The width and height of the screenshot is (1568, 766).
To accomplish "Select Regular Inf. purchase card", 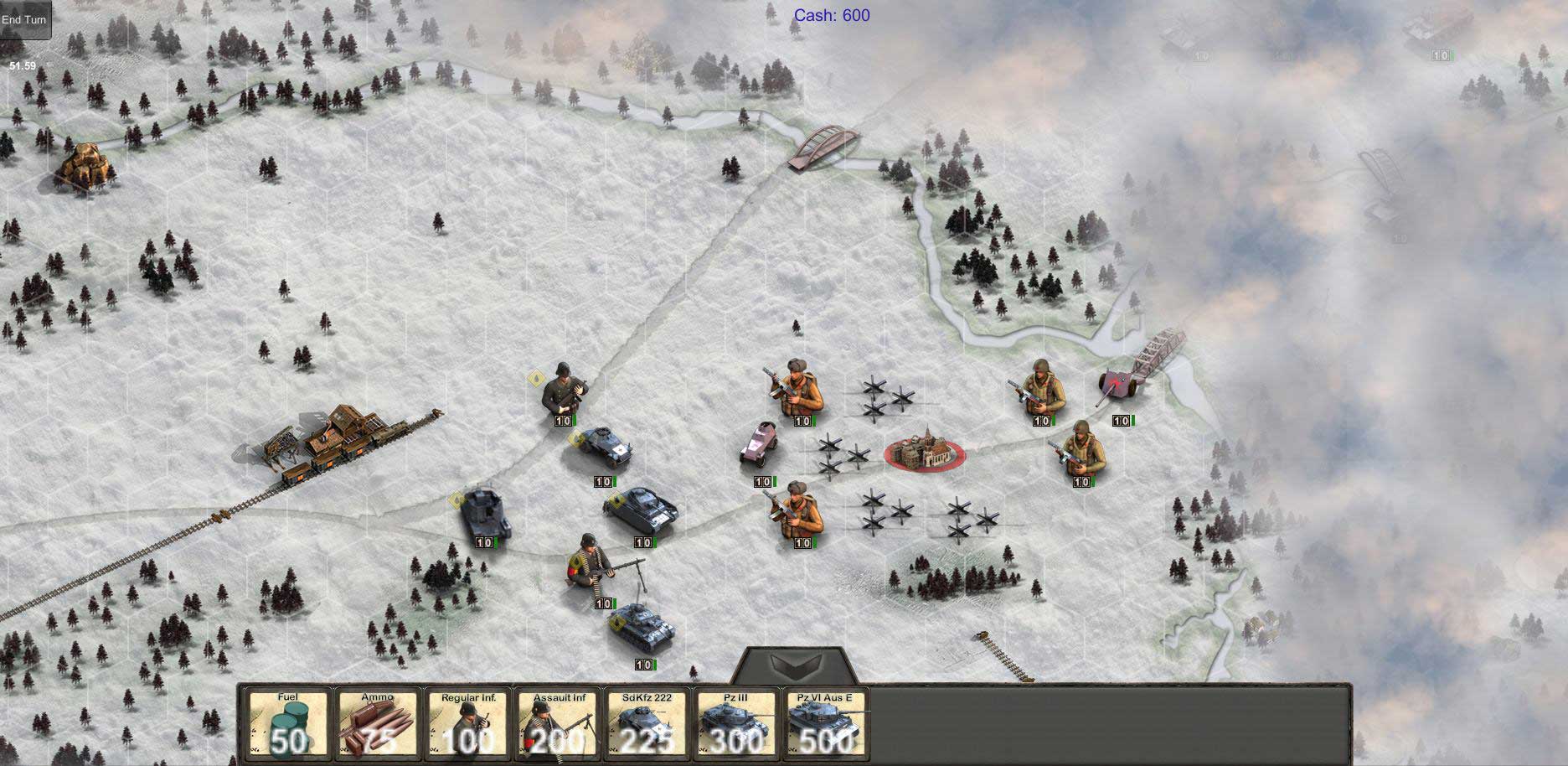I will pyautogui.click(x=468, y=724).
